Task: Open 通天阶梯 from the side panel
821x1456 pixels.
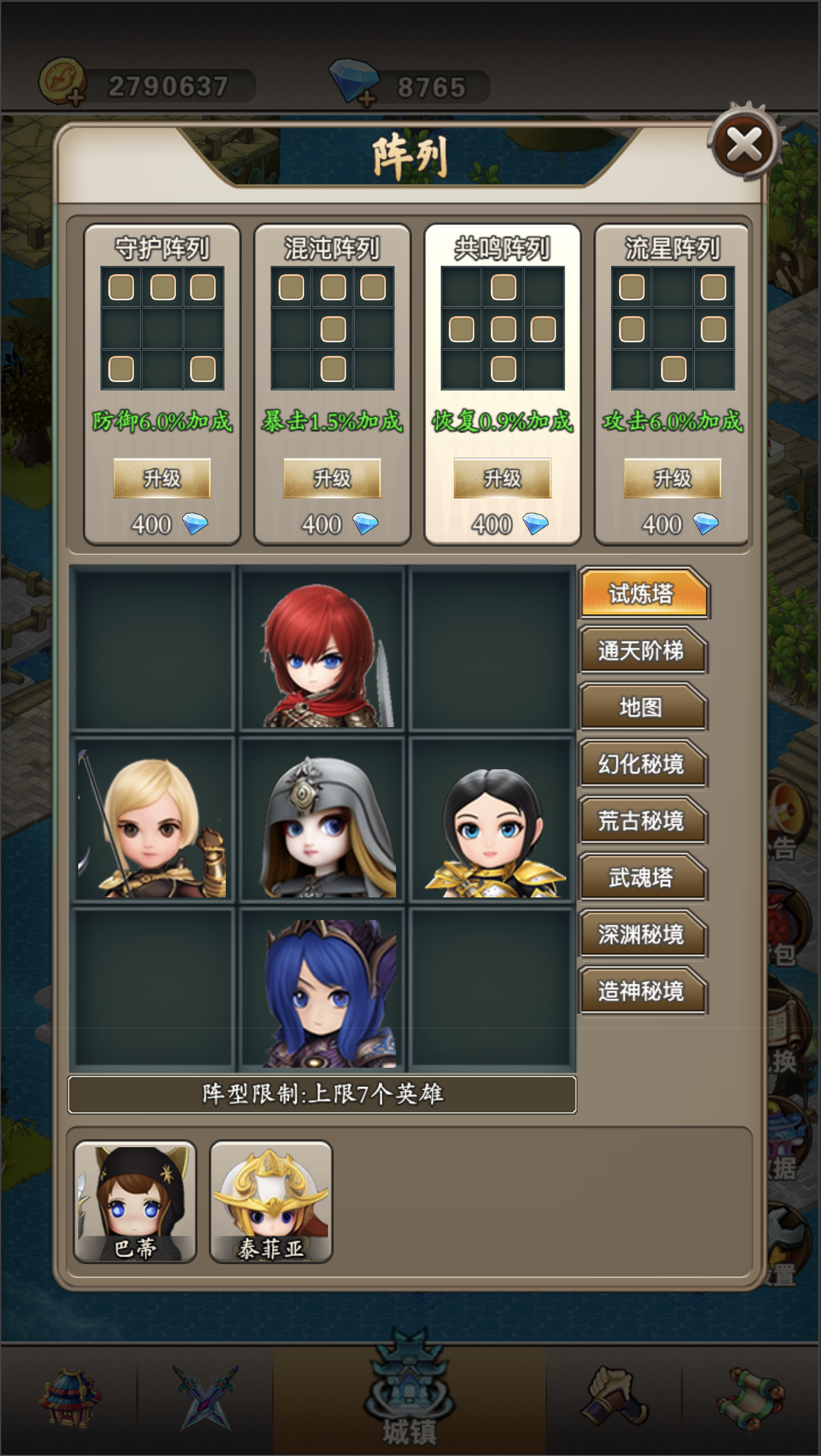Action: point(643,651)
